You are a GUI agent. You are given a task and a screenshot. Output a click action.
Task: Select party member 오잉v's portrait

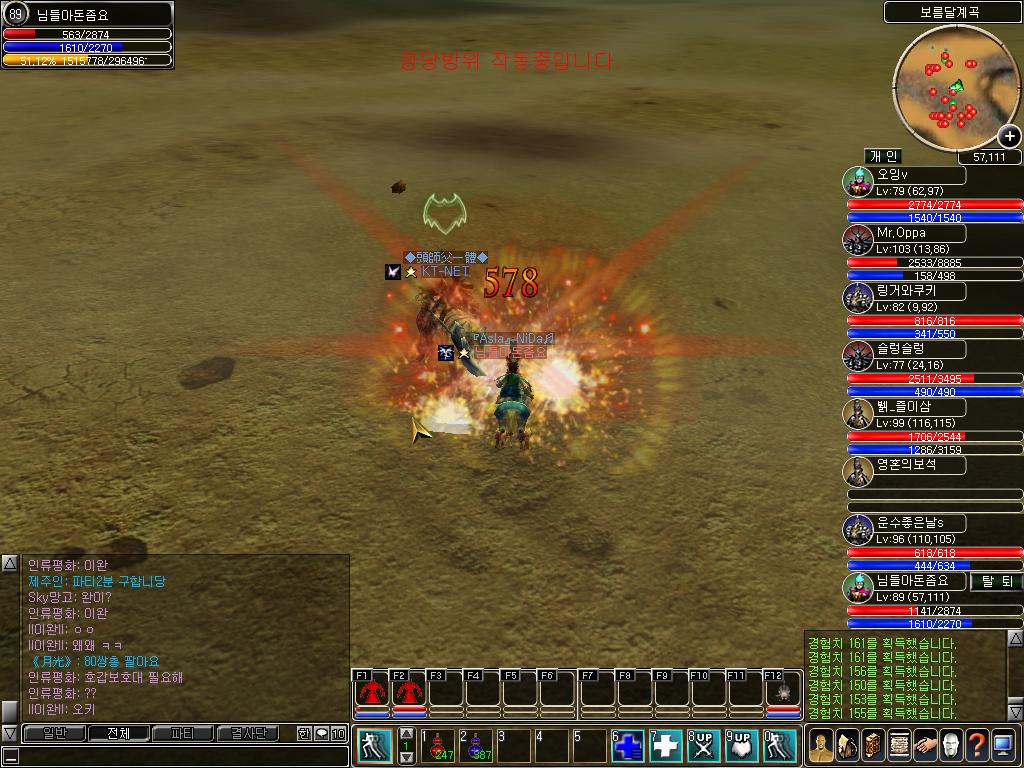pos(858,183)
